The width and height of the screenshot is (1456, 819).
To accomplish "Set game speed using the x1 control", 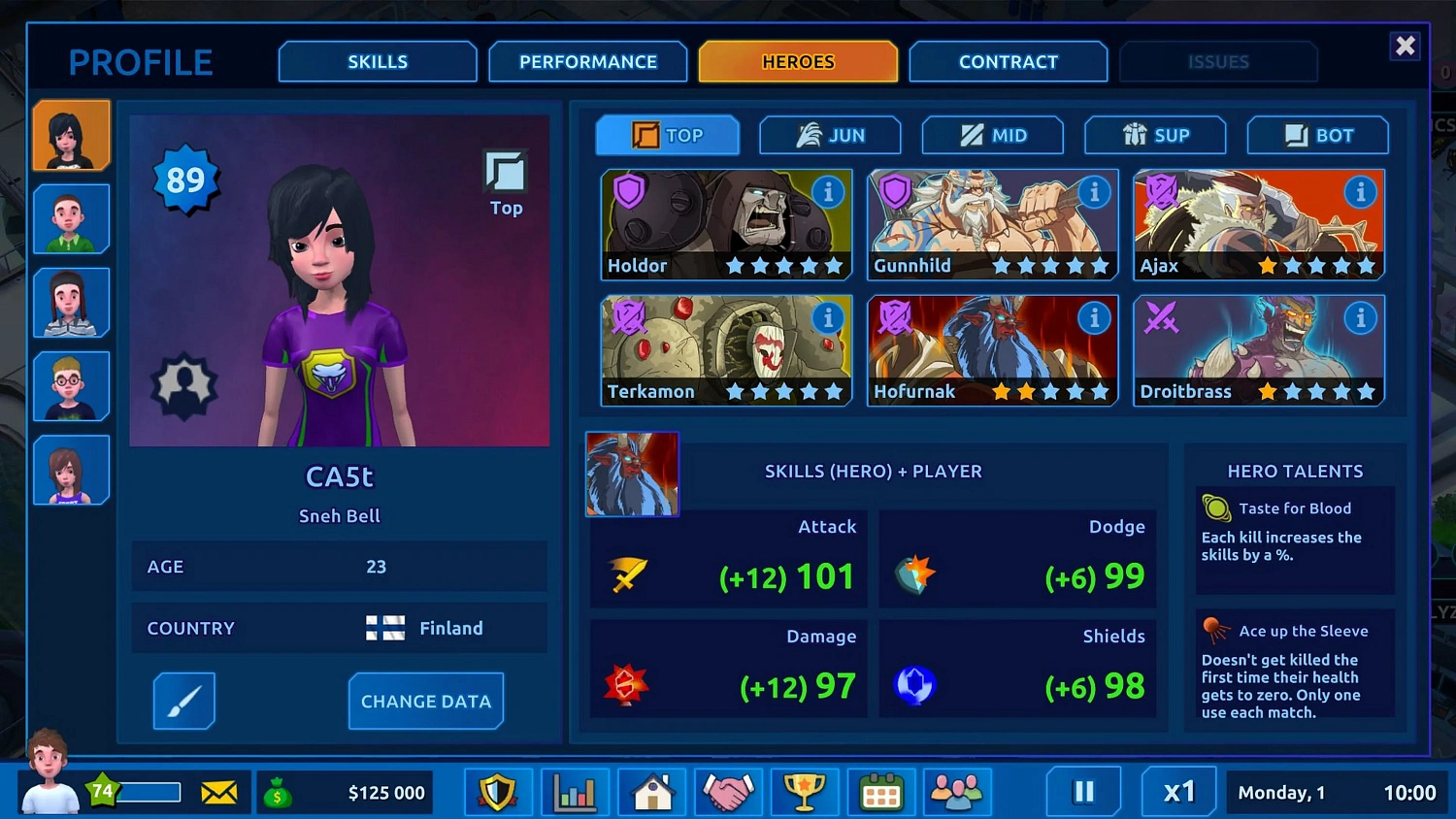I will pos(1177,791).
